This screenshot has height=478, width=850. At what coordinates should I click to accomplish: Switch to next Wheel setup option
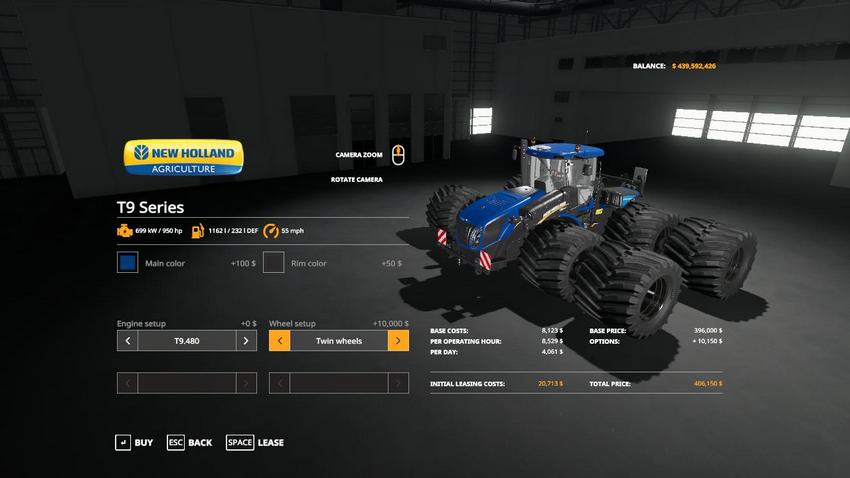398,341
